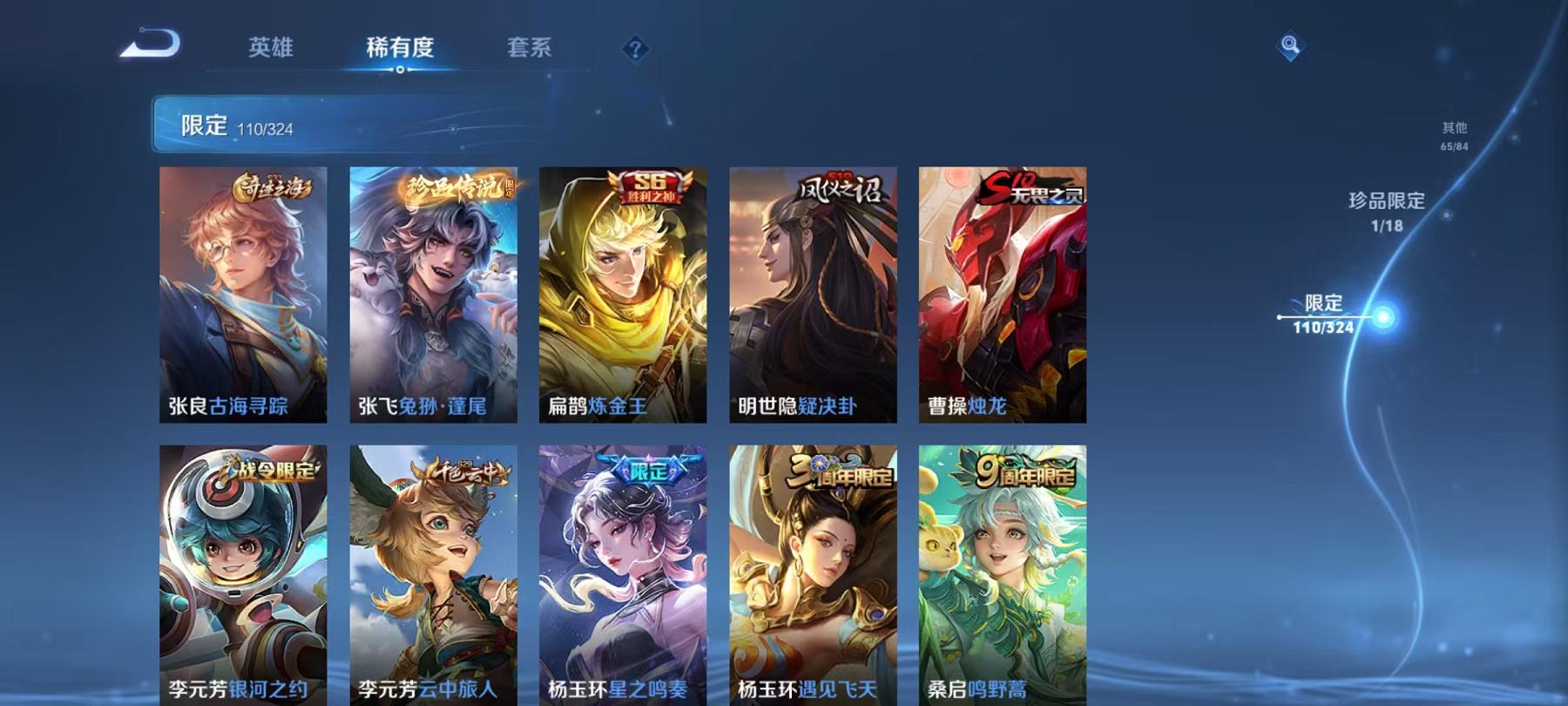Switch to the 套系 tab
The height and width of the screenshot is (706, 1568).
pos(531,49)
